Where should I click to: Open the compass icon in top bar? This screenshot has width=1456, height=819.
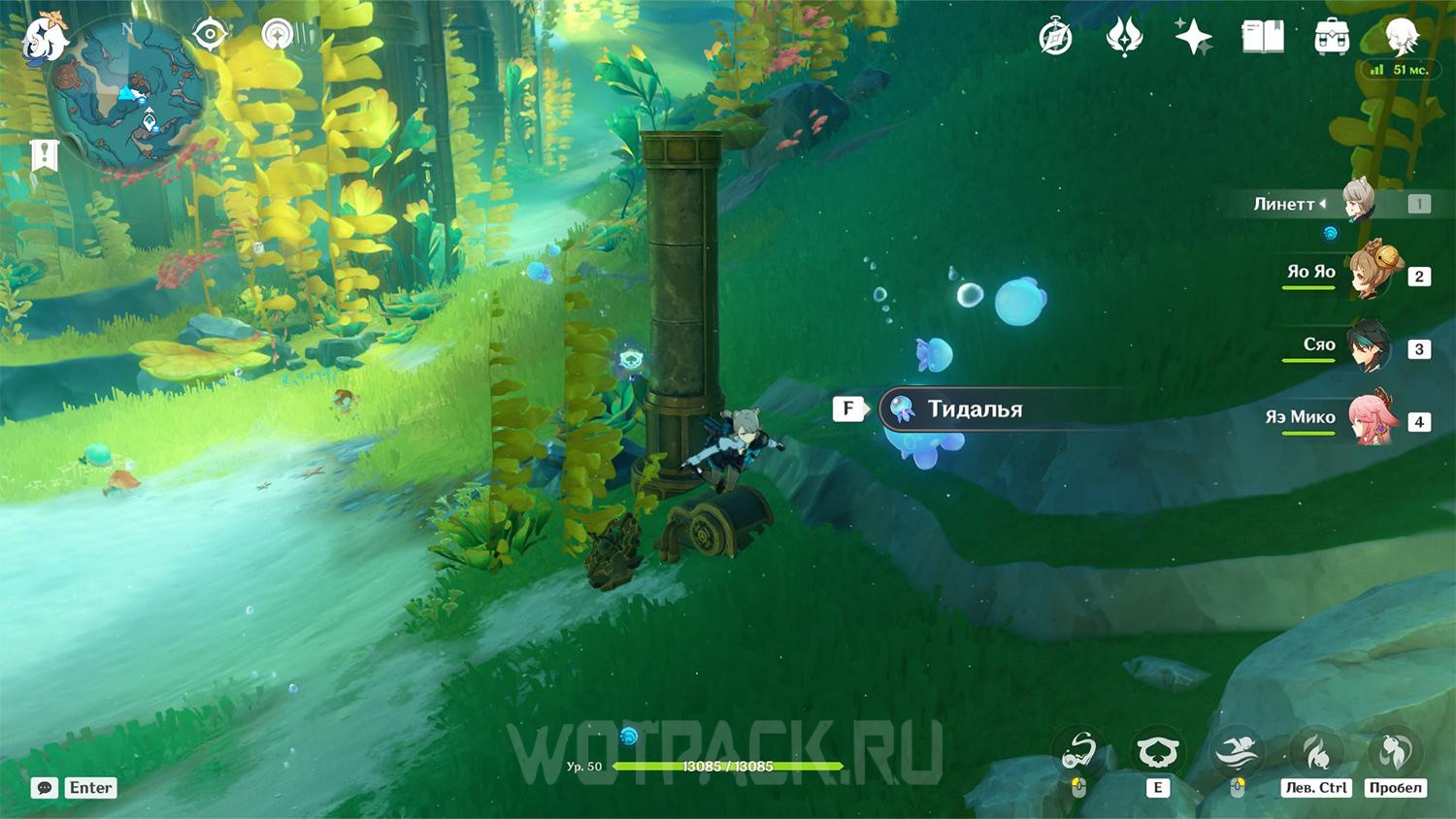click(x=1055, y=38)
